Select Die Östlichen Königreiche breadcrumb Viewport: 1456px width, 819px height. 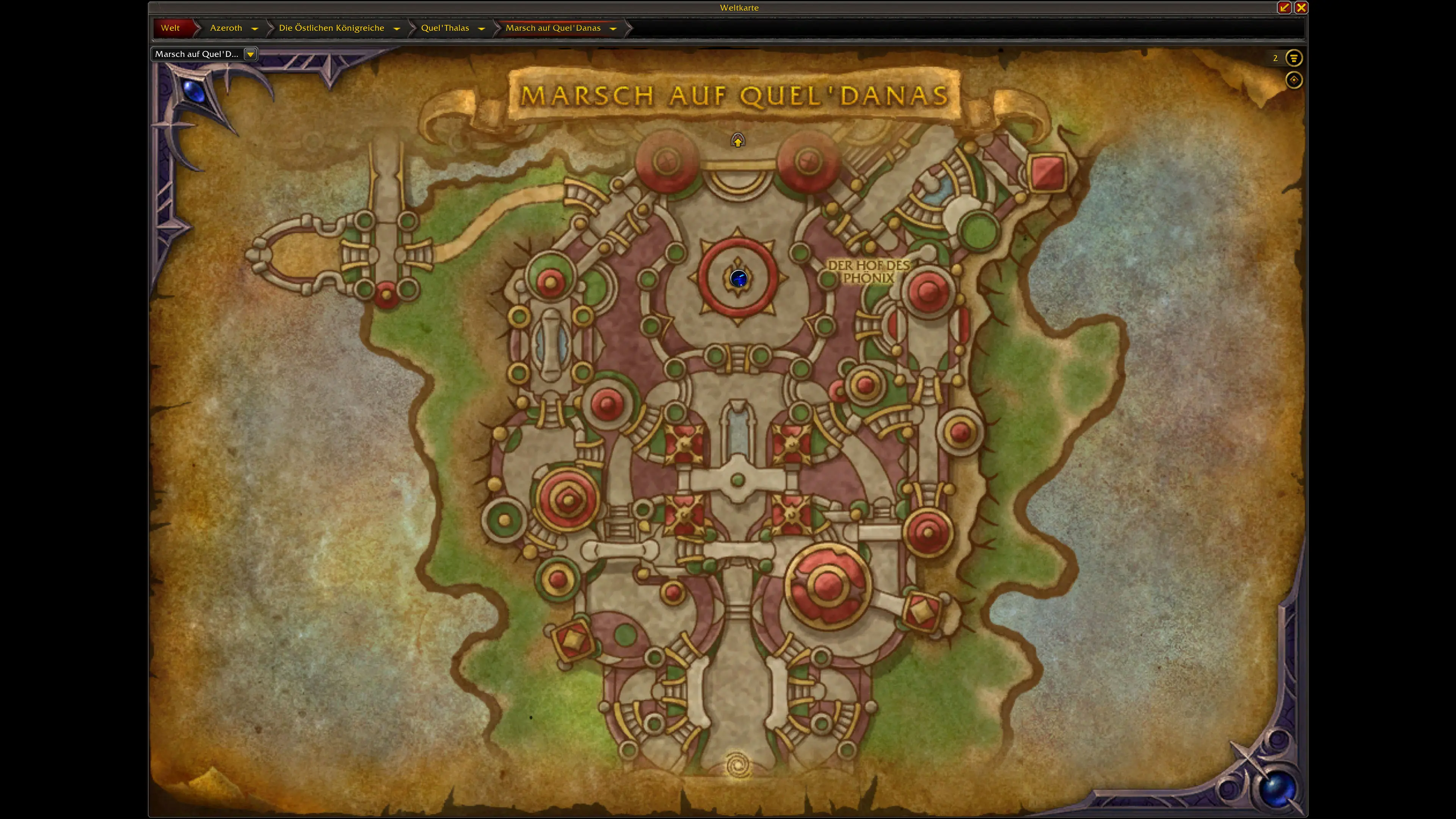click(331, 28)
